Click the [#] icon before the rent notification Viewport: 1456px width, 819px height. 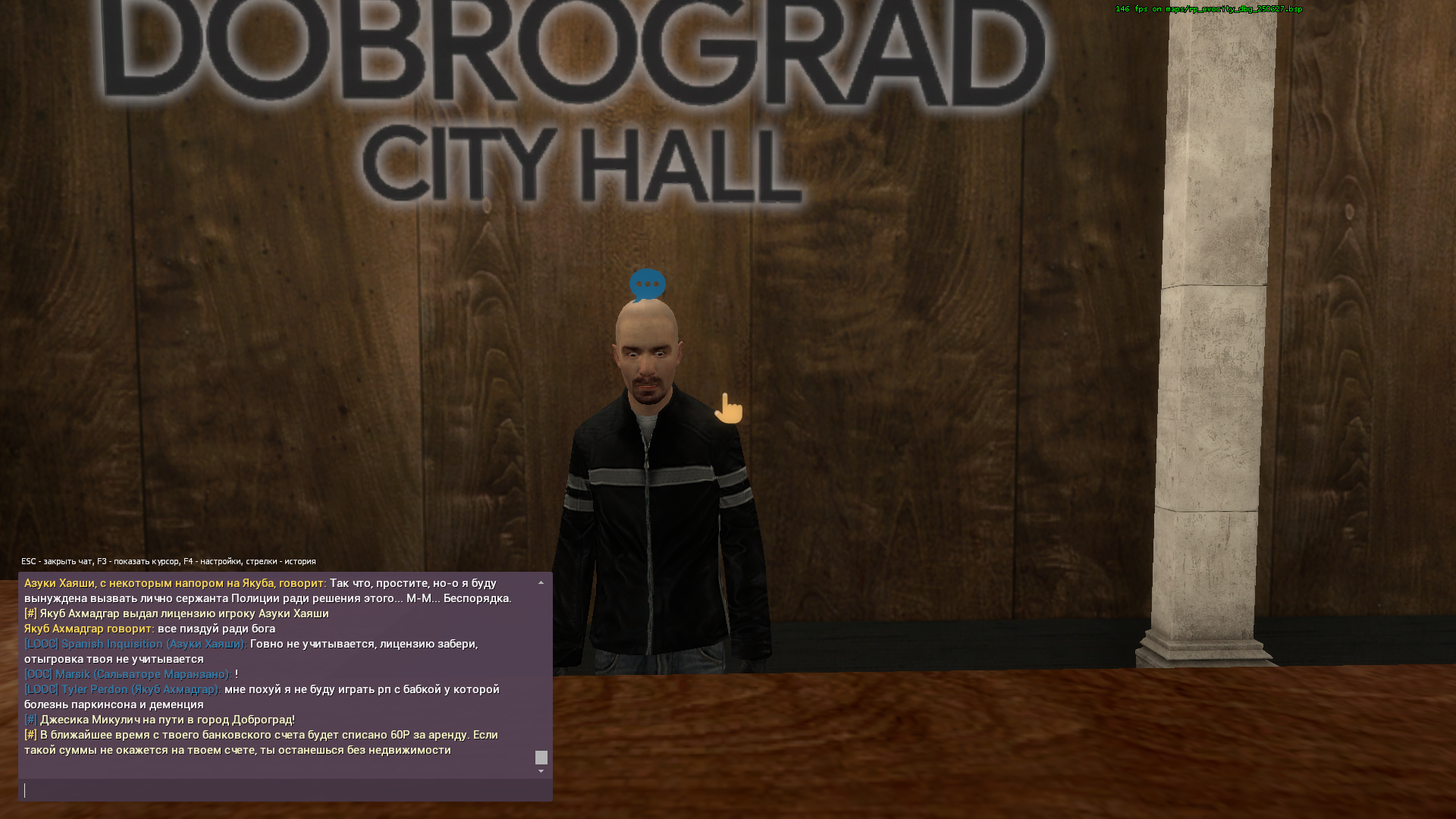click(x=30, y=735)
